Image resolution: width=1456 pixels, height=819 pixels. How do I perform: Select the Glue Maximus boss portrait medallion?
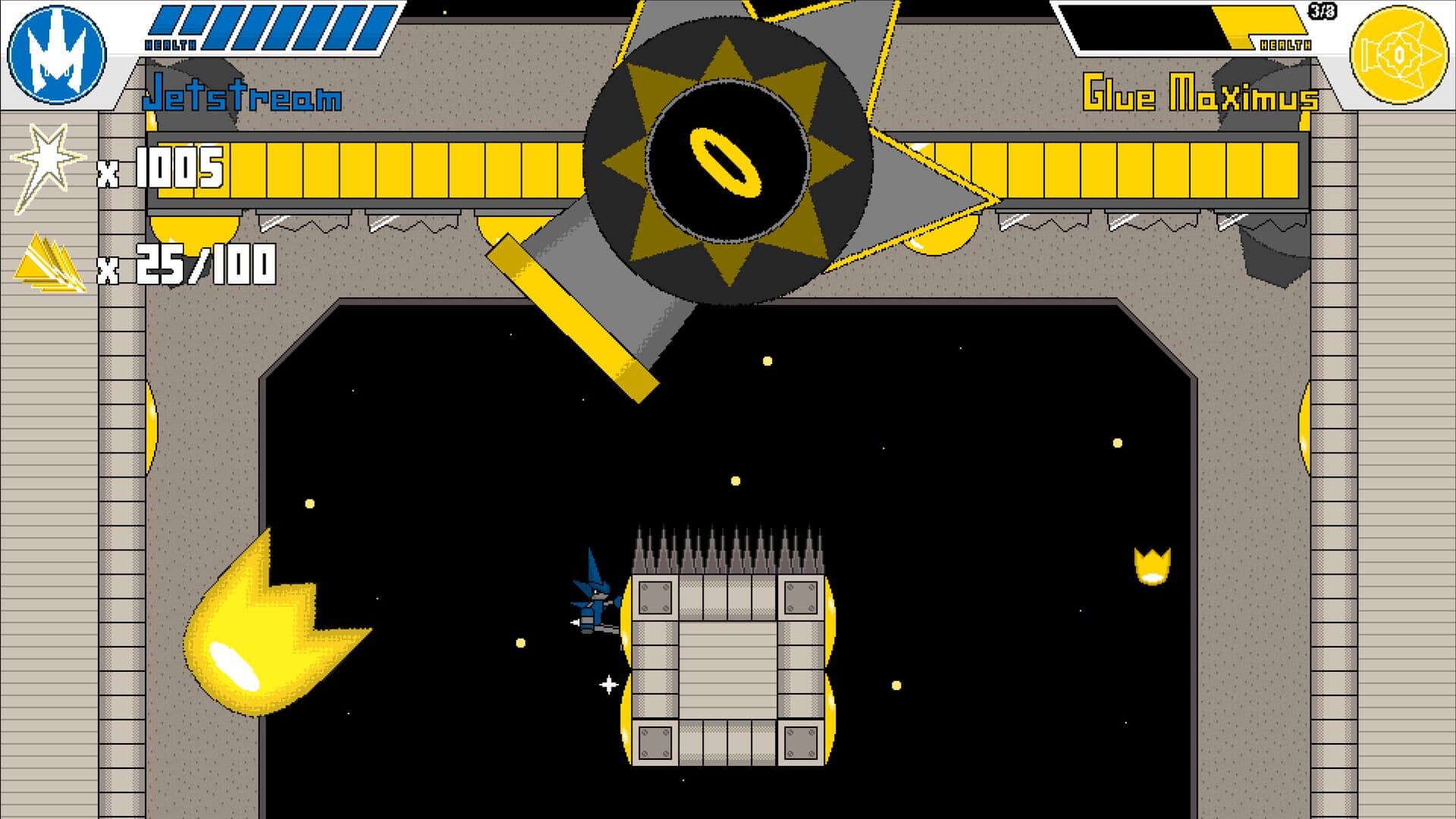pyautogui.click(x=1401, y=55)
